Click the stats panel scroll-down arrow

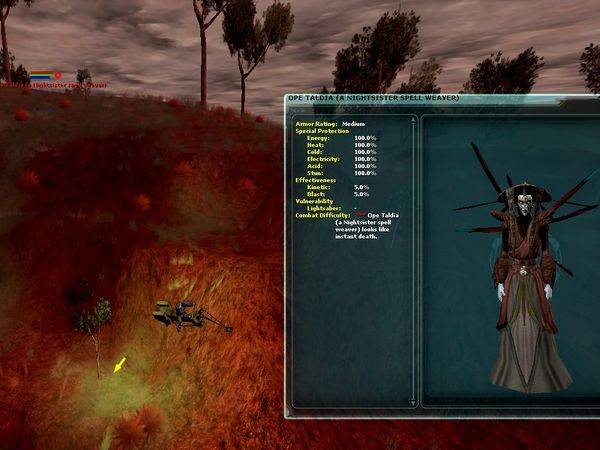[x=414, y=403]
